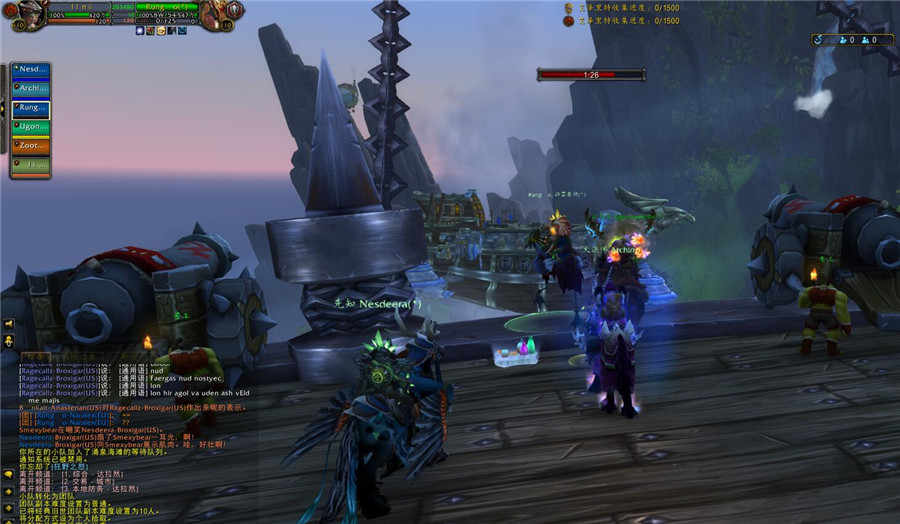Click the target portrait of Rung
Screen dimensions: 900x524
214,14
